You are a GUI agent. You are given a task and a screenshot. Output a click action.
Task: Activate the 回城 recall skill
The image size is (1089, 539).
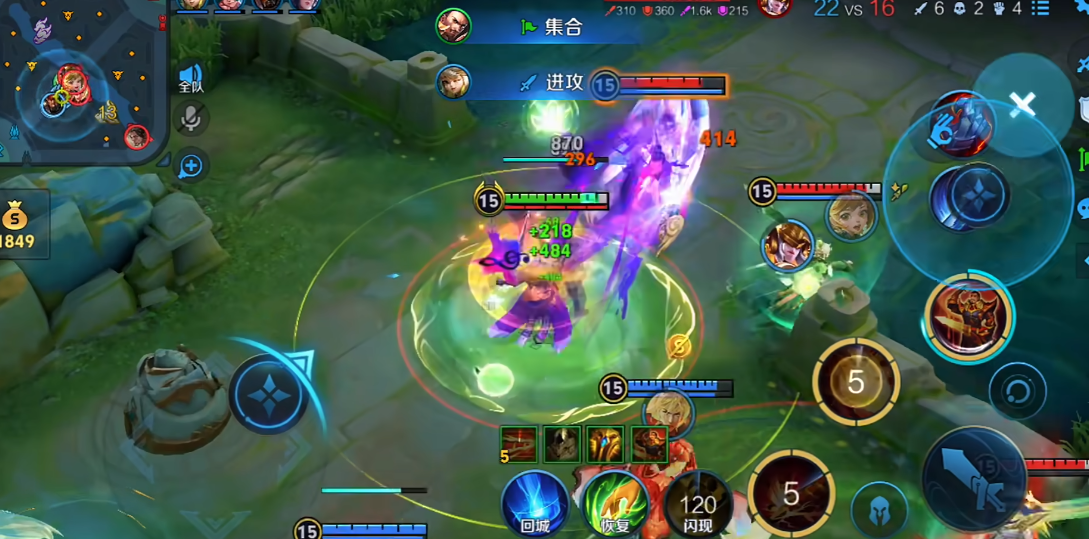(x=534, y=502)
